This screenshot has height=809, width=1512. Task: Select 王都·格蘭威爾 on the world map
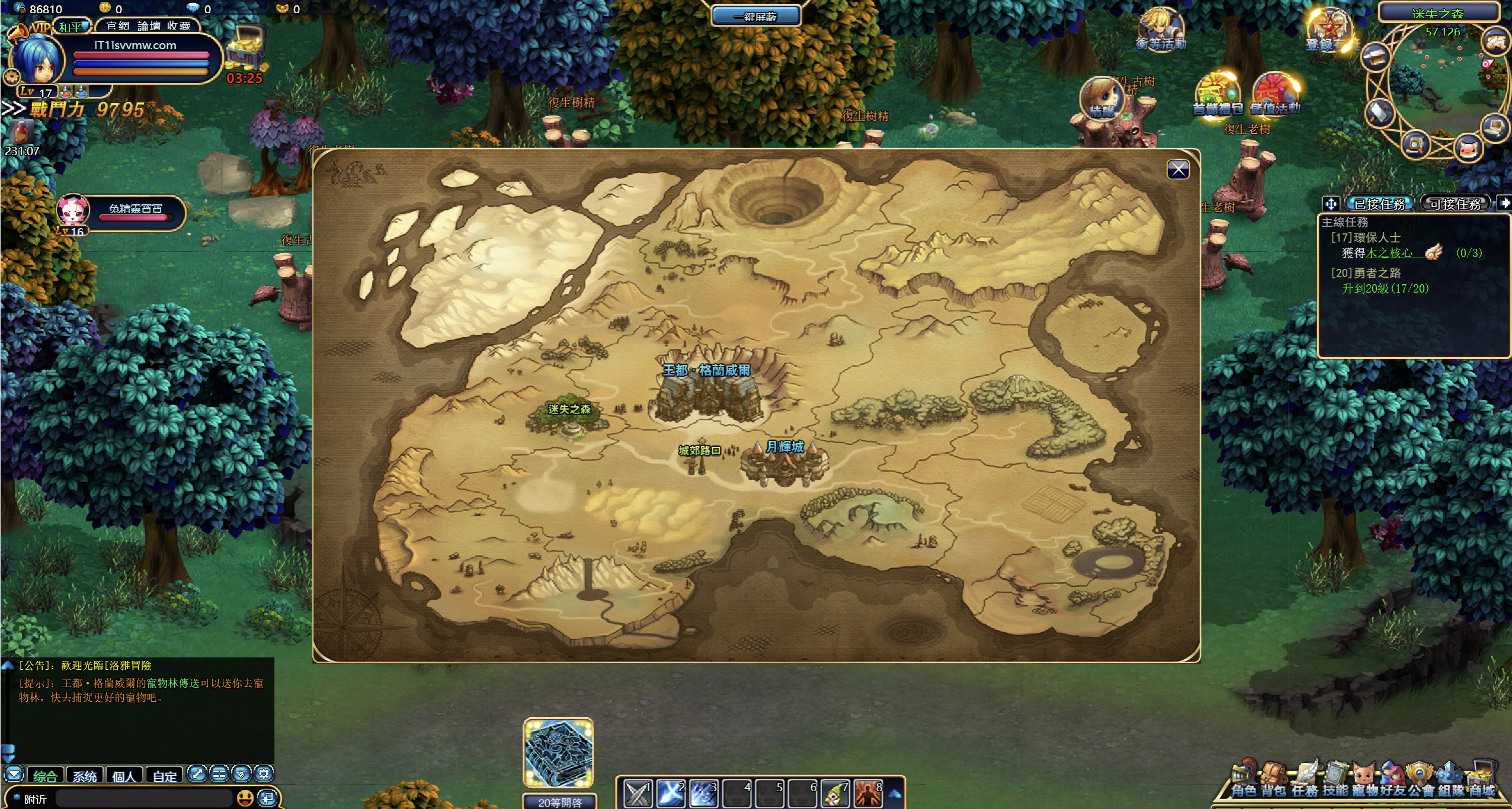[706, 391]
